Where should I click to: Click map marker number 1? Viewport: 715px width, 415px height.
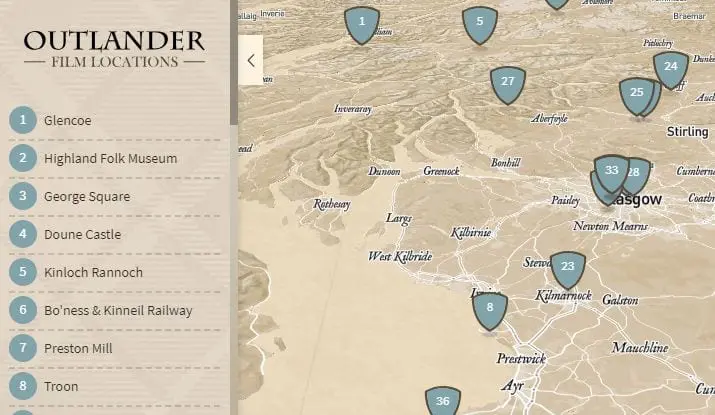pyautogui.click(x=362, y=22)
